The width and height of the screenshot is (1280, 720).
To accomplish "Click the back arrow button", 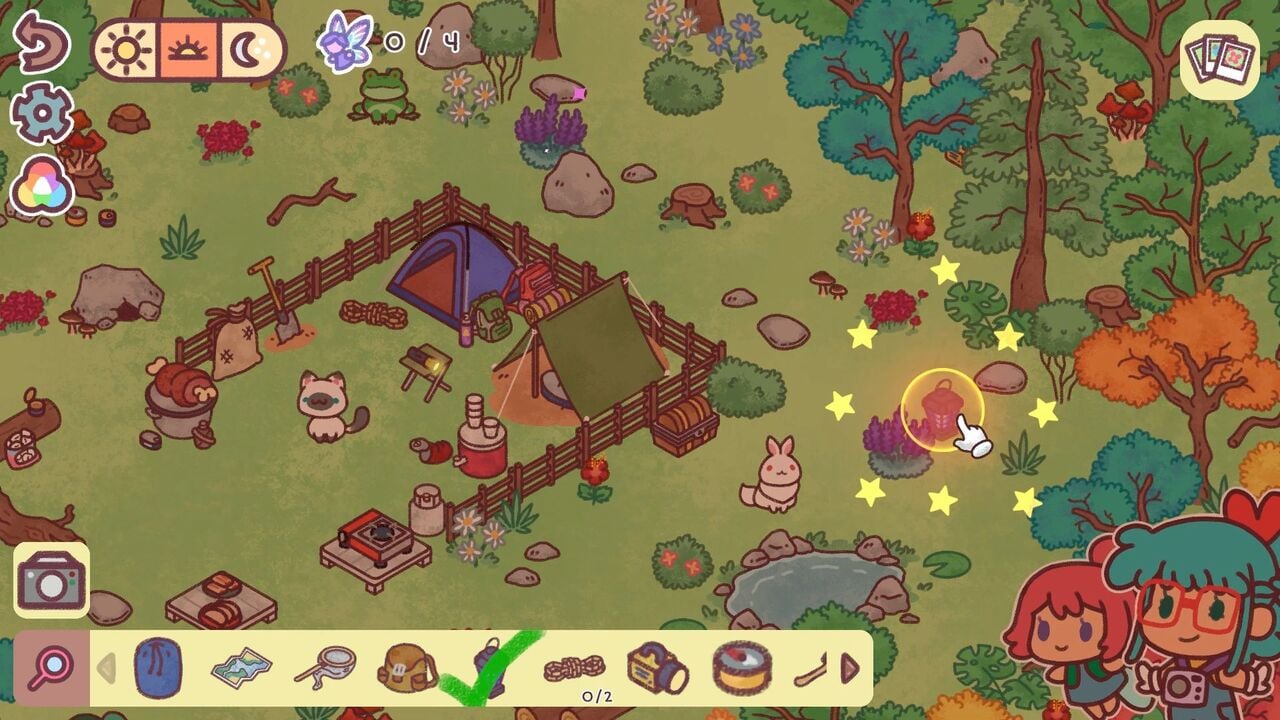I will [x=41, y=41].
